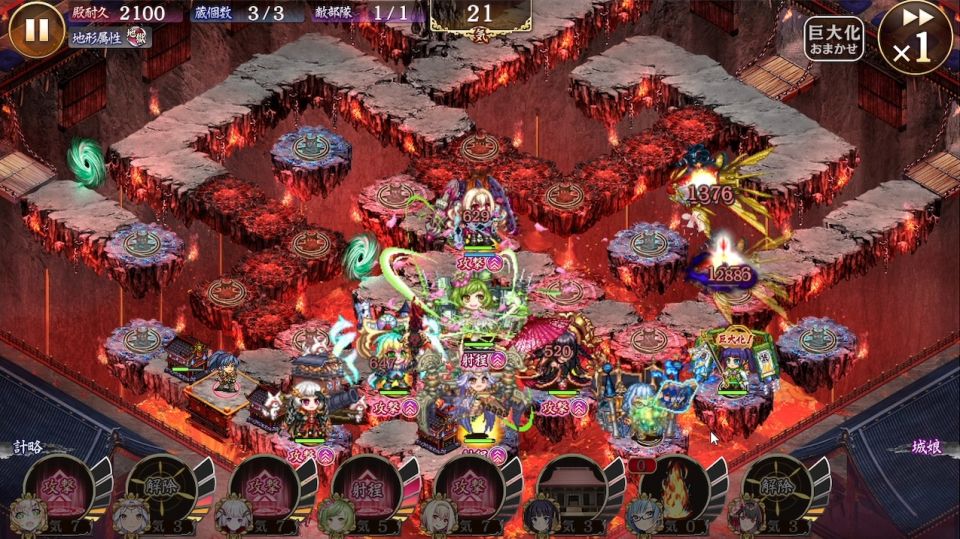The width and height of the screenshot is (960, 539).
Task: Switch to the 計略 strategies list
Action: click(27, 447)
